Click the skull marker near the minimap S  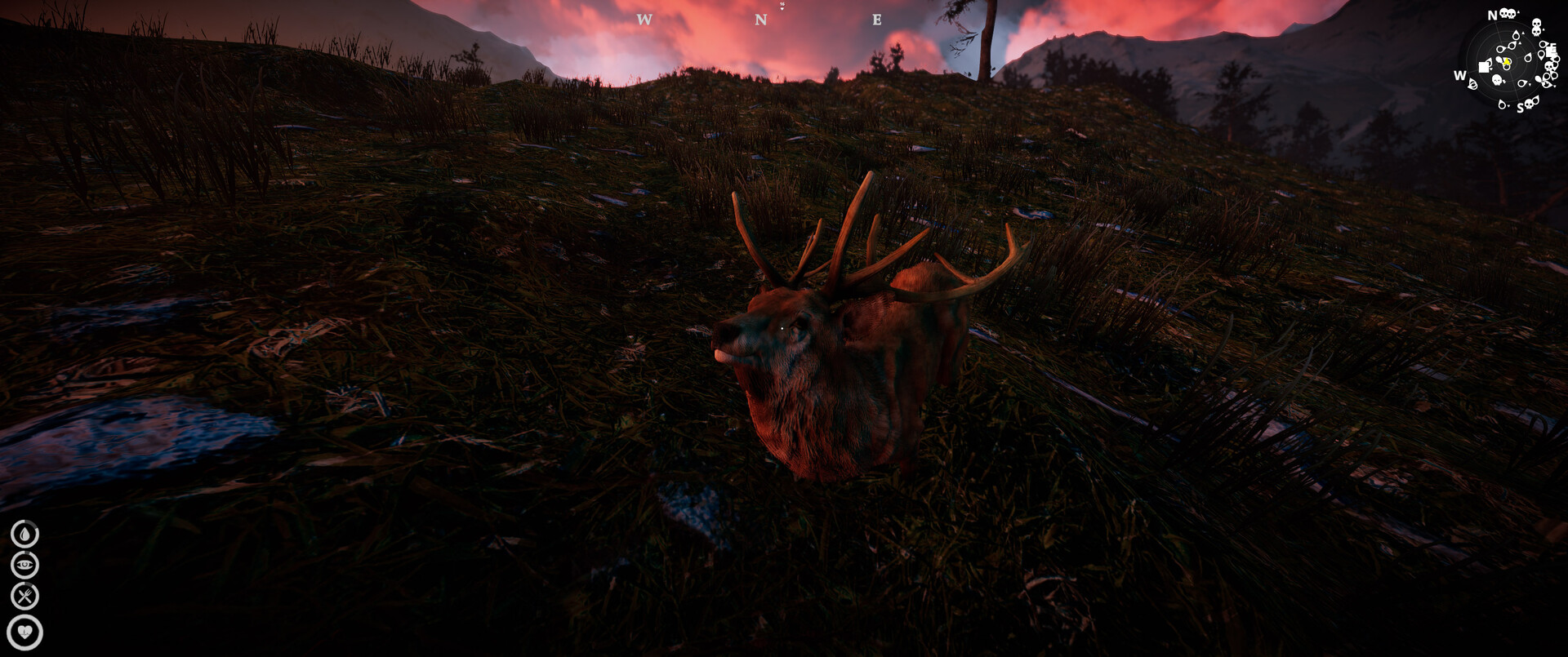pyautogui.click(x=1528, y=104)
